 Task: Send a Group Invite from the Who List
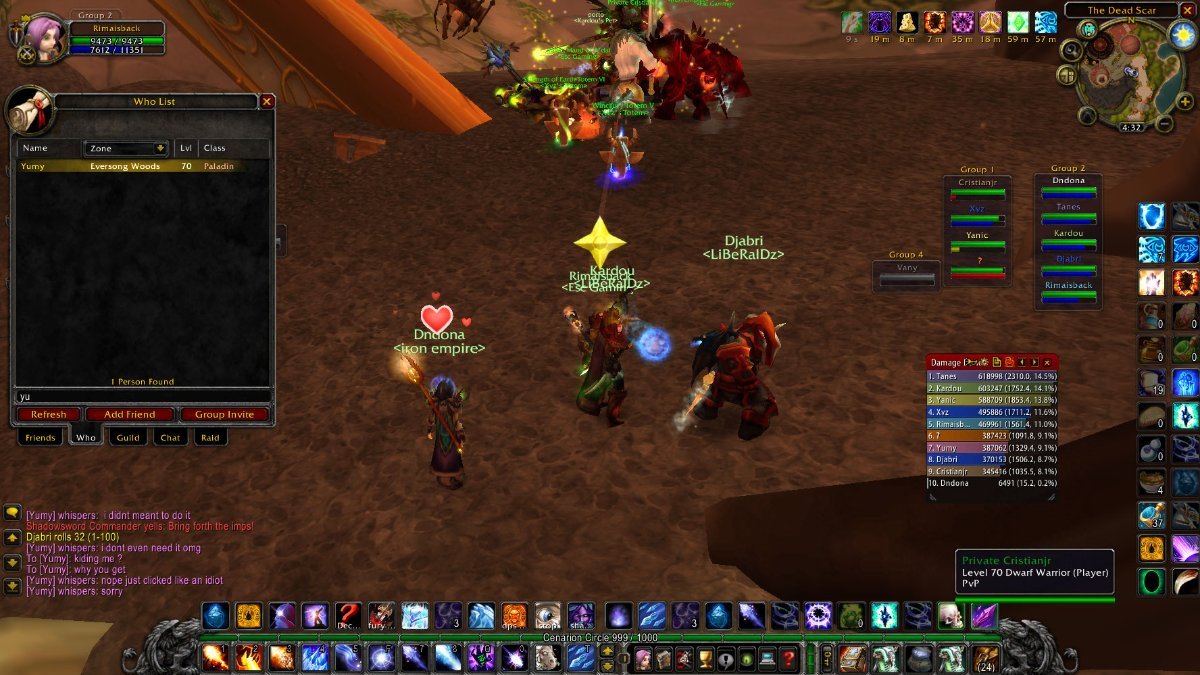(225, 415)
